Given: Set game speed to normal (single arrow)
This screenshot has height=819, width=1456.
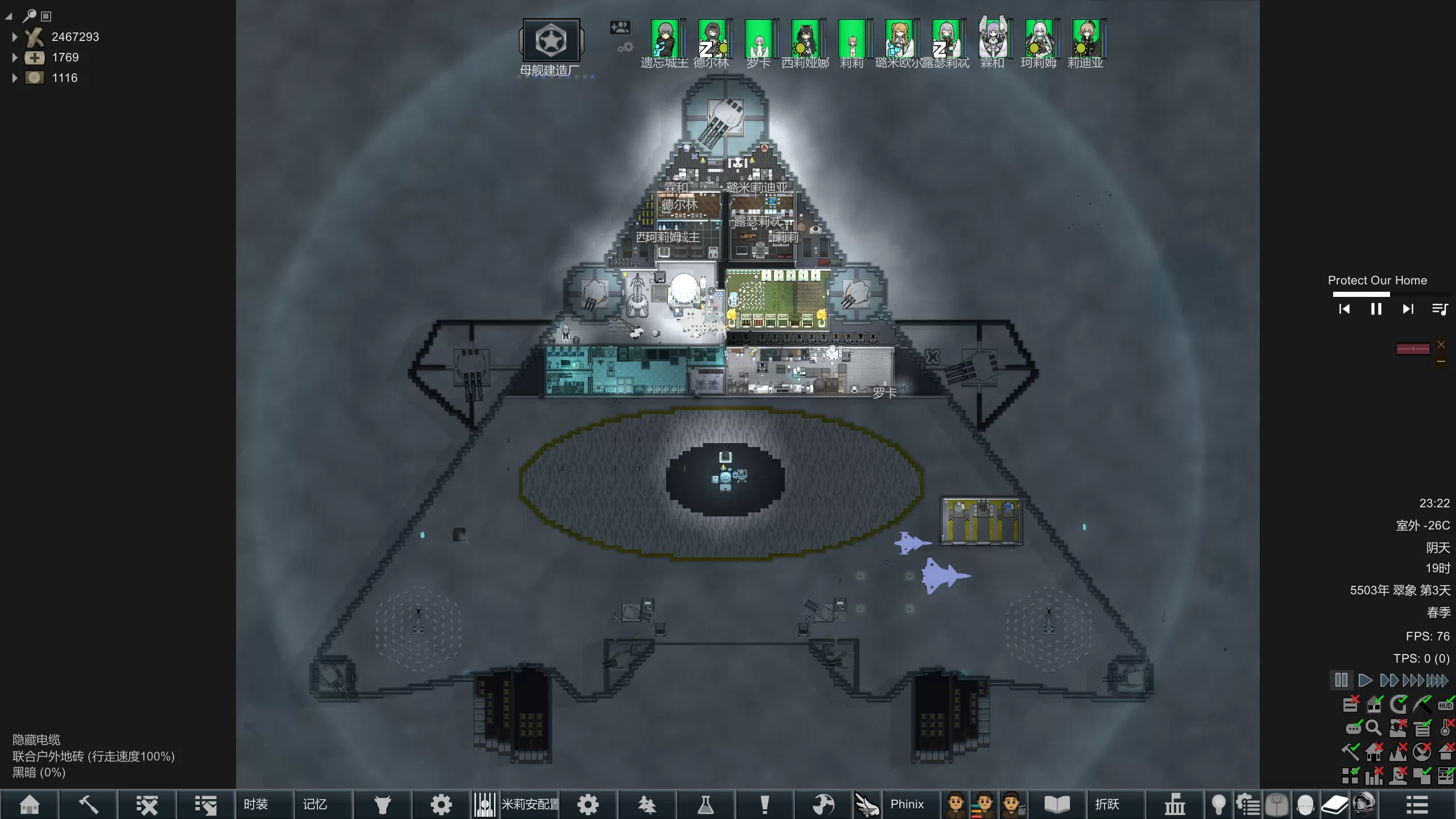Looking at the screenshot, I should 1365,680.
